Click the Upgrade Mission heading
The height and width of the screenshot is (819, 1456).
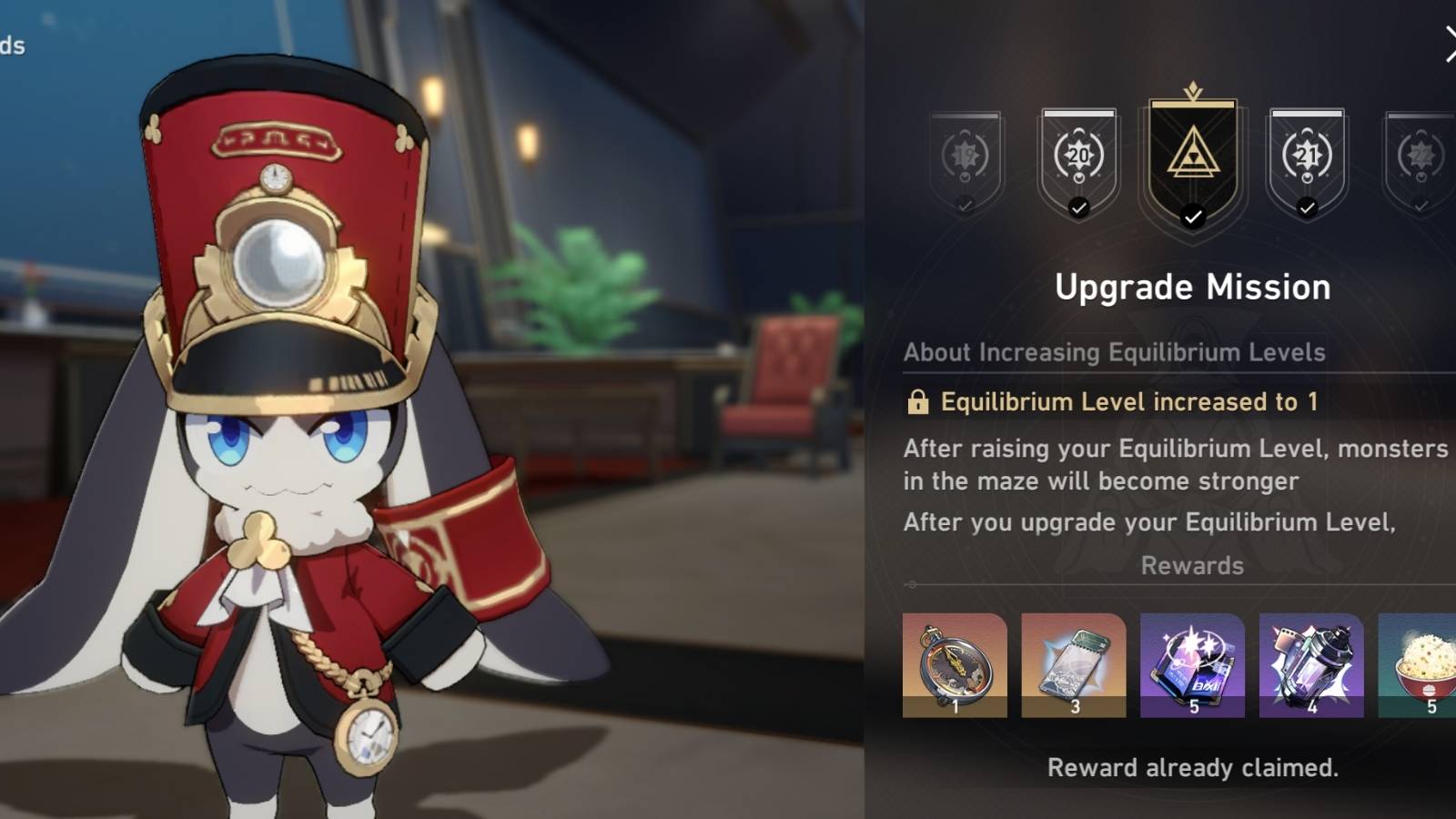pos(1192,287)
